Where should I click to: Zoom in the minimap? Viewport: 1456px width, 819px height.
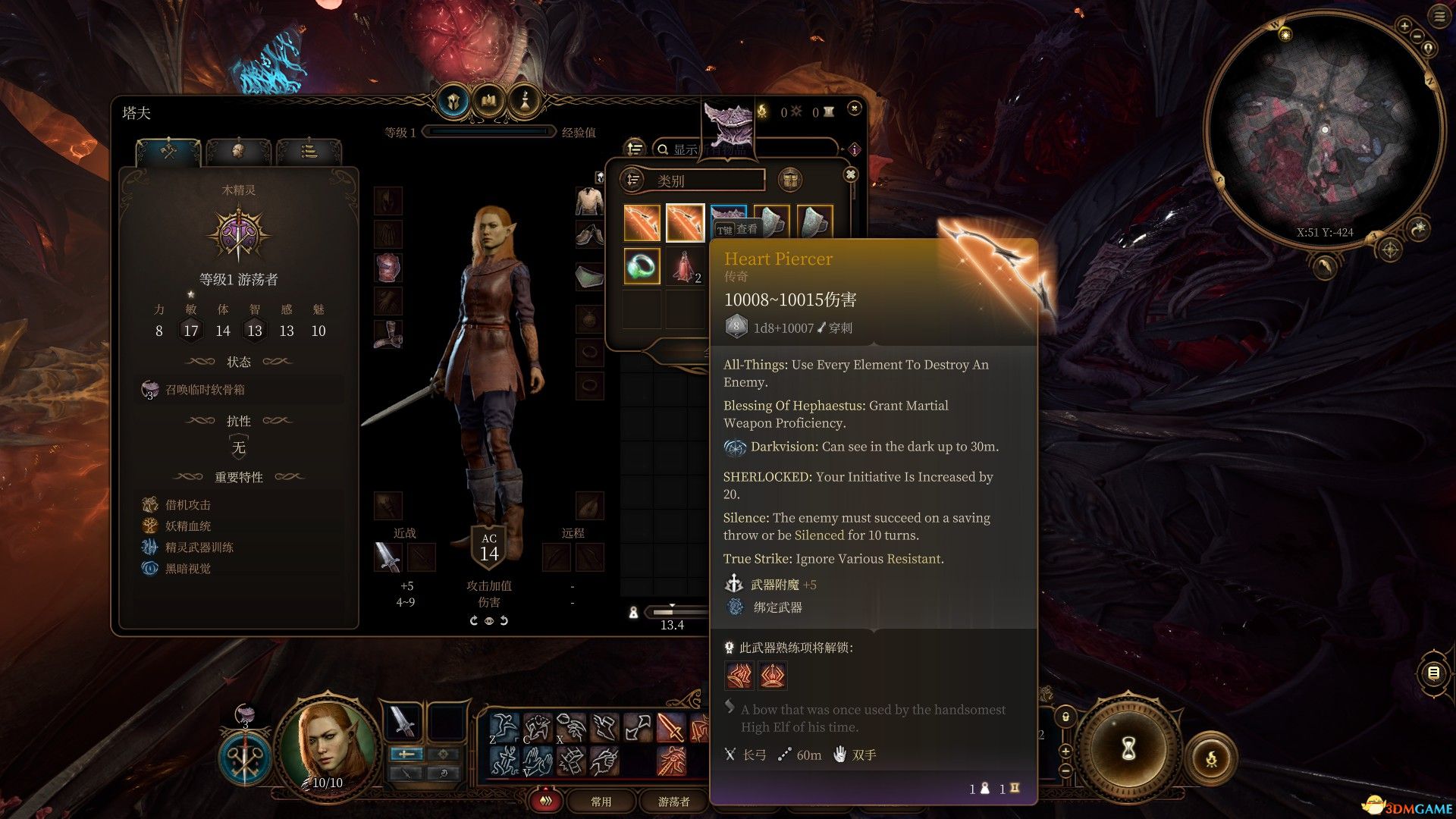1404,27
